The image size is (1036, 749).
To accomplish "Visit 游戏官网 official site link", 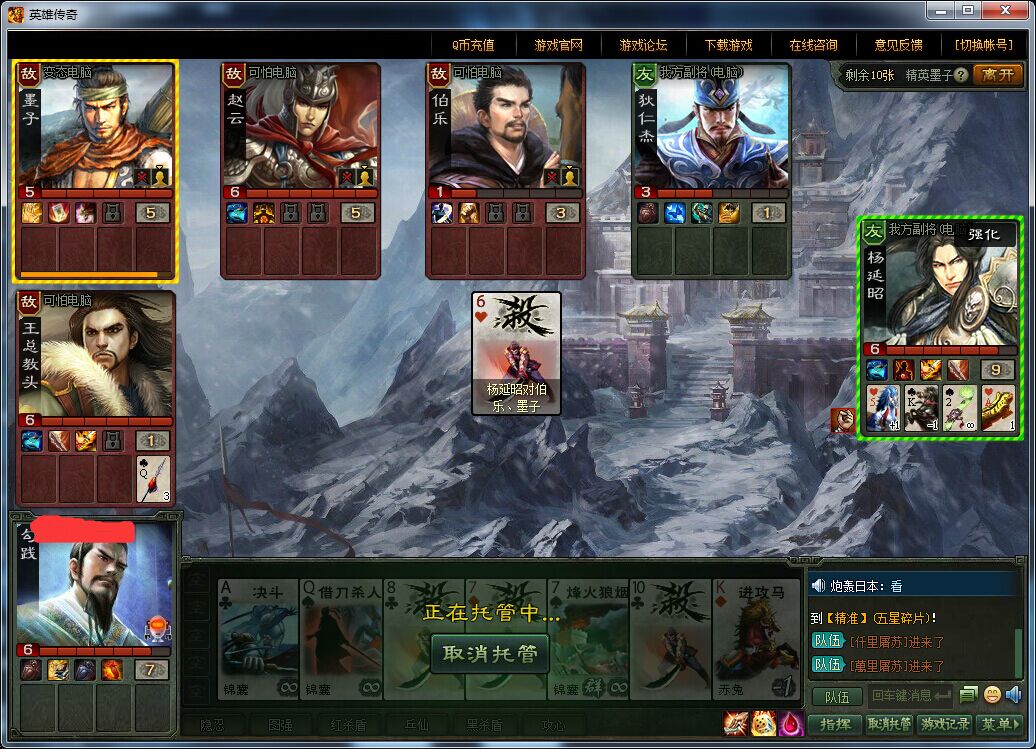I will pos(558,45).
